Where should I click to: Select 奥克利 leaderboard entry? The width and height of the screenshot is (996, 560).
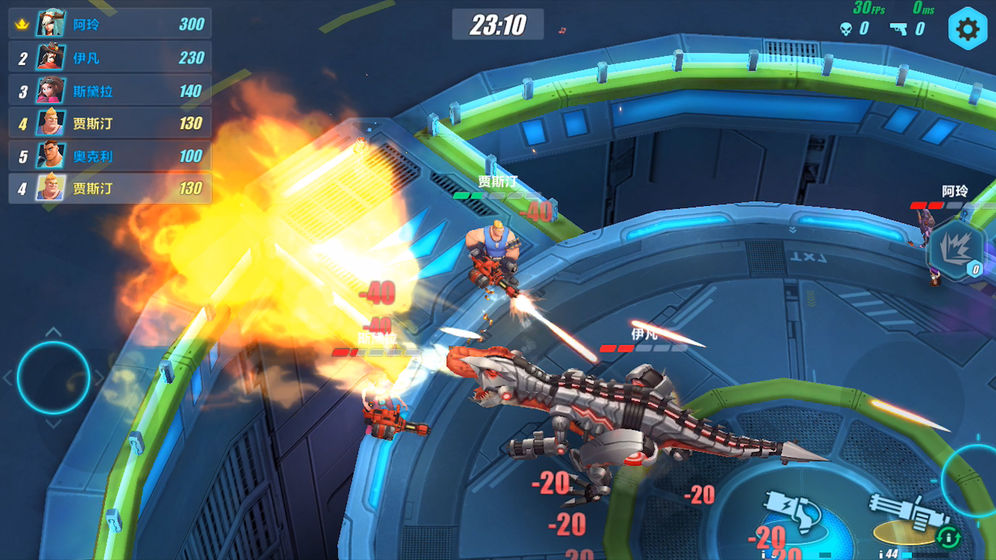(110, 155)
